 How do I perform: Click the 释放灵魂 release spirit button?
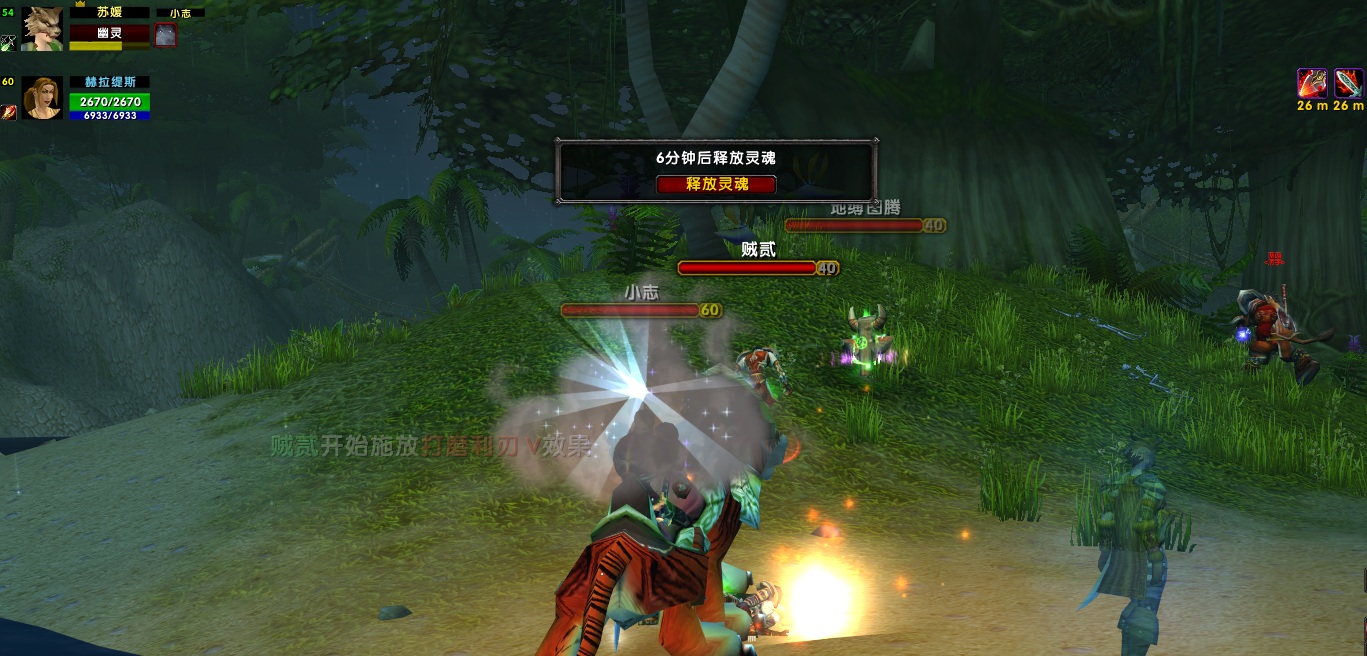[x=716, y=184]
